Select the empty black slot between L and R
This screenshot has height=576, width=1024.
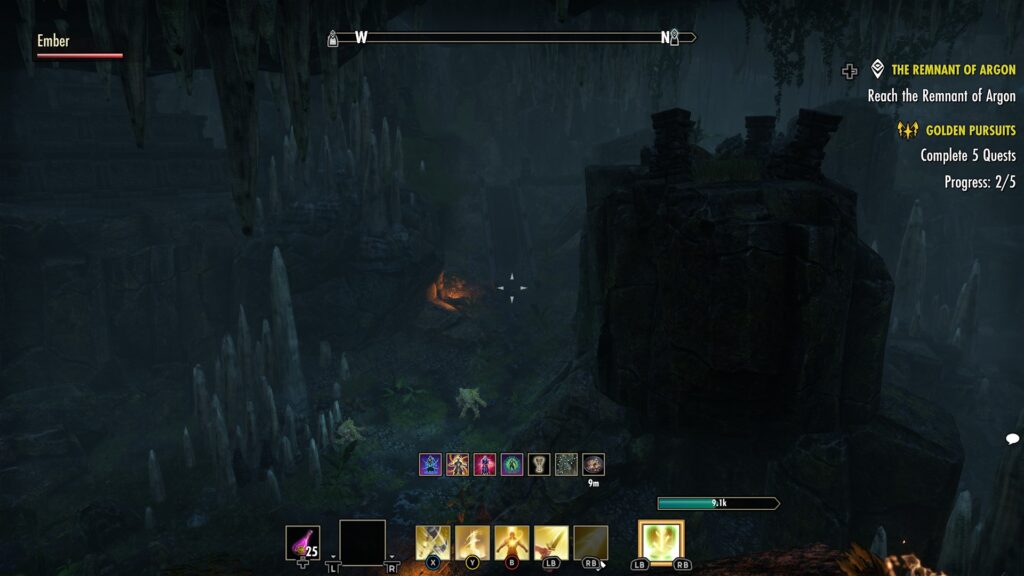362,543
